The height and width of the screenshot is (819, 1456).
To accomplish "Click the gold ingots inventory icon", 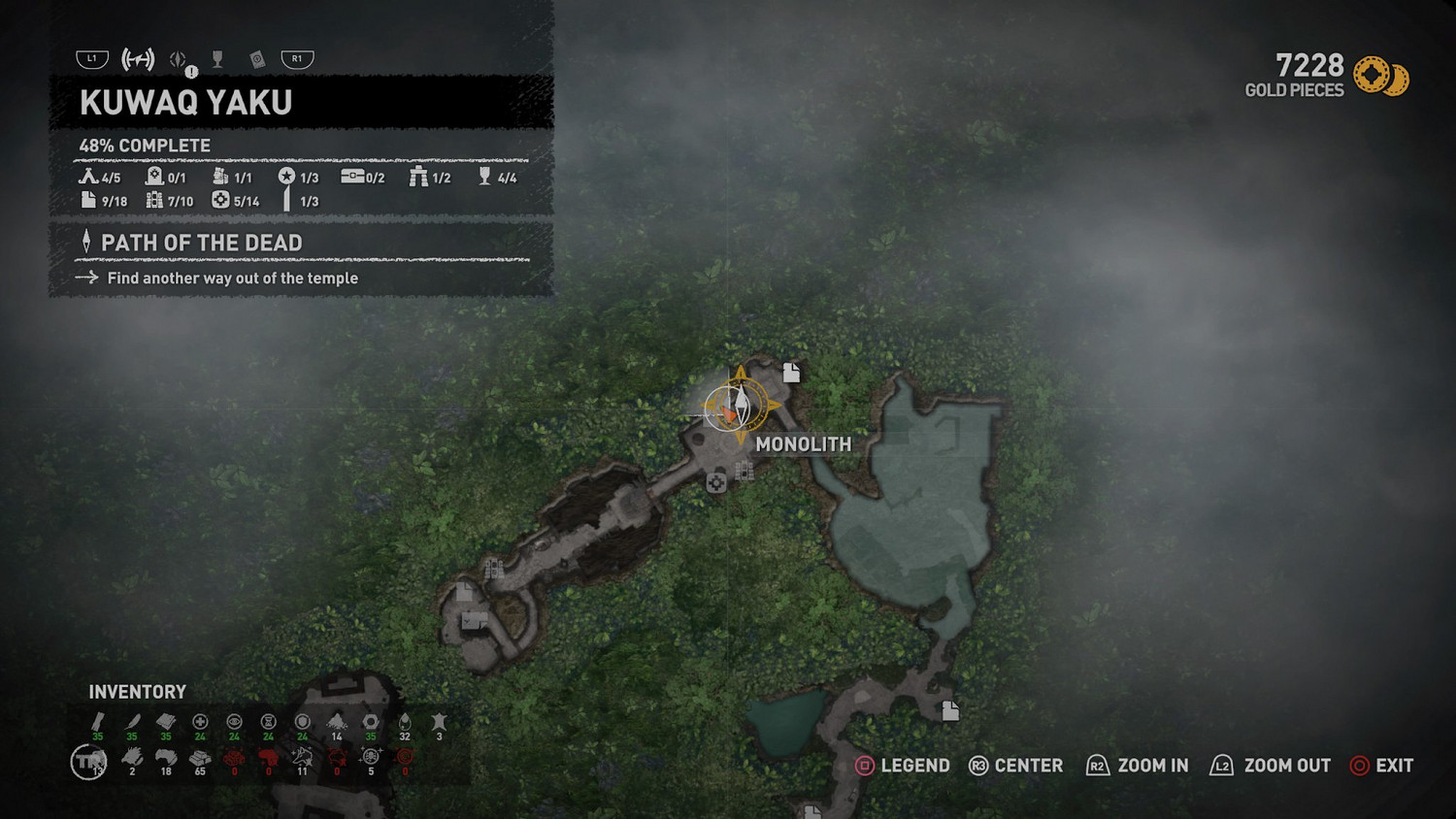I will (200, 758).
